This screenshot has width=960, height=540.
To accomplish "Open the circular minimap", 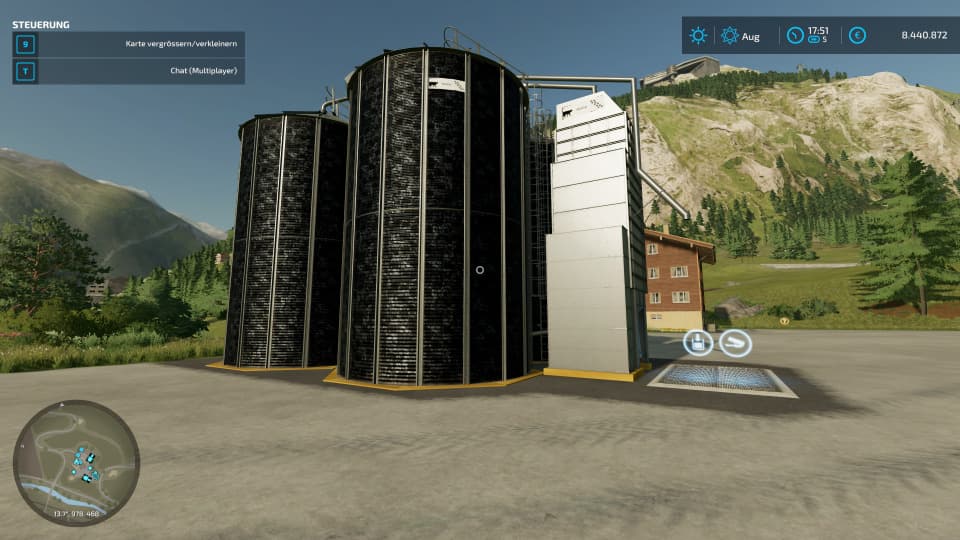I will point(76,462).
